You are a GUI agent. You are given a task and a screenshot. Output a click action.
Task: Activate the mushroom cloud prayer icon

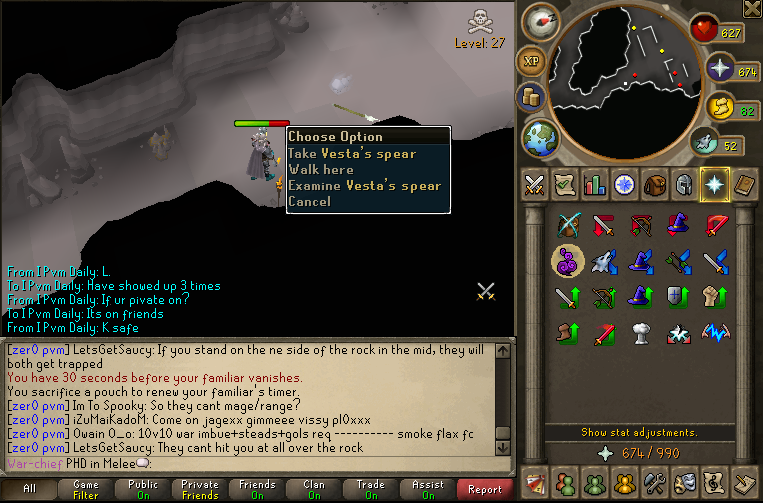pyautogui.click(x=642, y=332)
